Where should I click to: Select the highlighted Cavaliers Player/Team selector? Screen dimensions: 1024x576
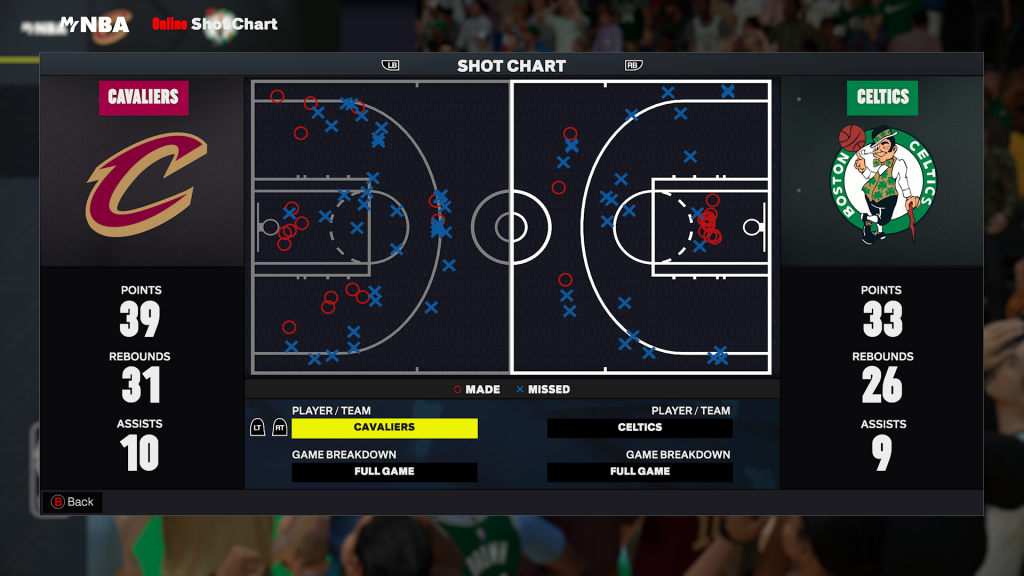click(x=384, y=428)
